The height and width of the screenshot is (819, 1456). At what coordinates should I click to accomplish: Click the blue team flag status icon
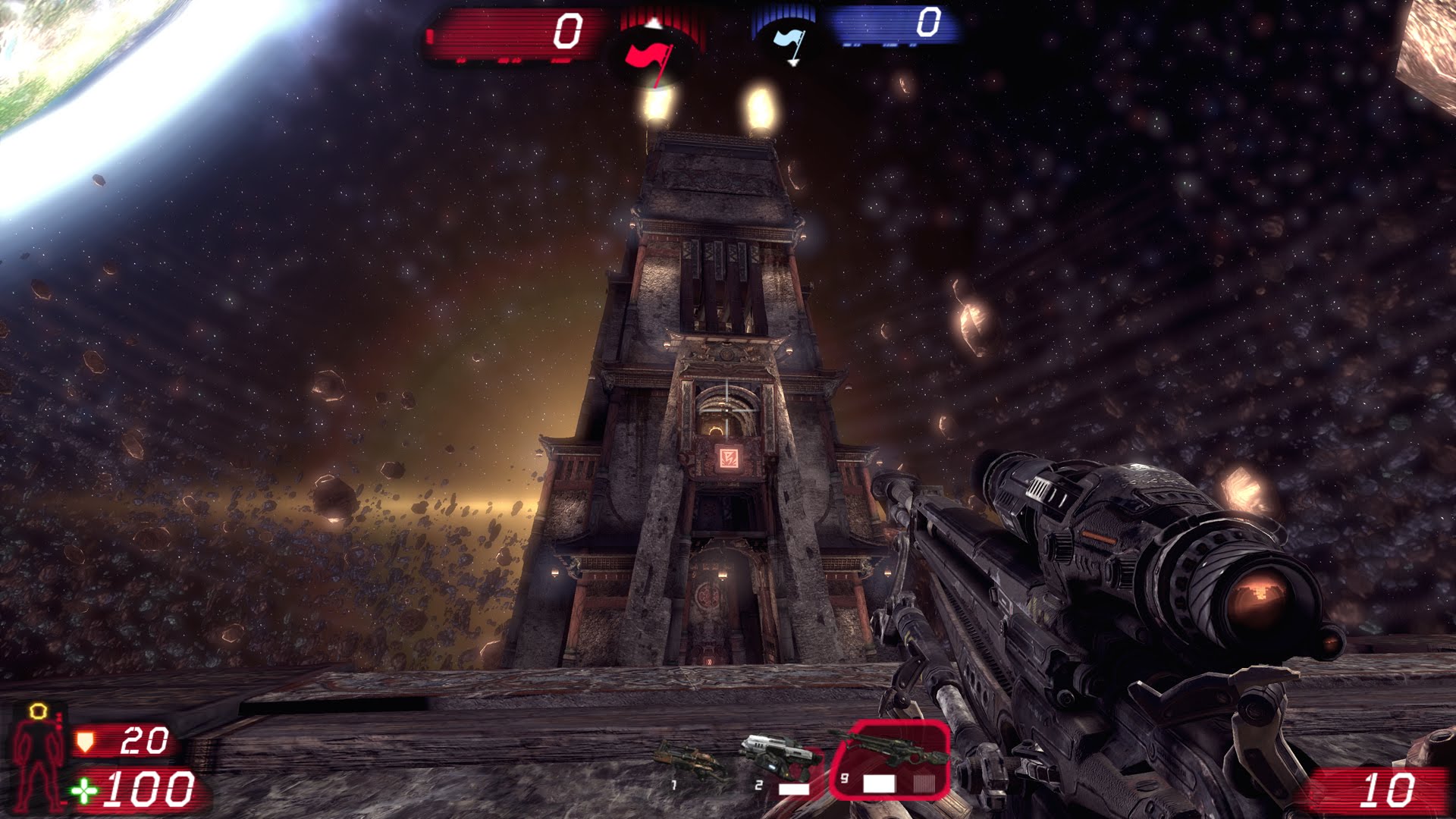(x=789, y=43)
